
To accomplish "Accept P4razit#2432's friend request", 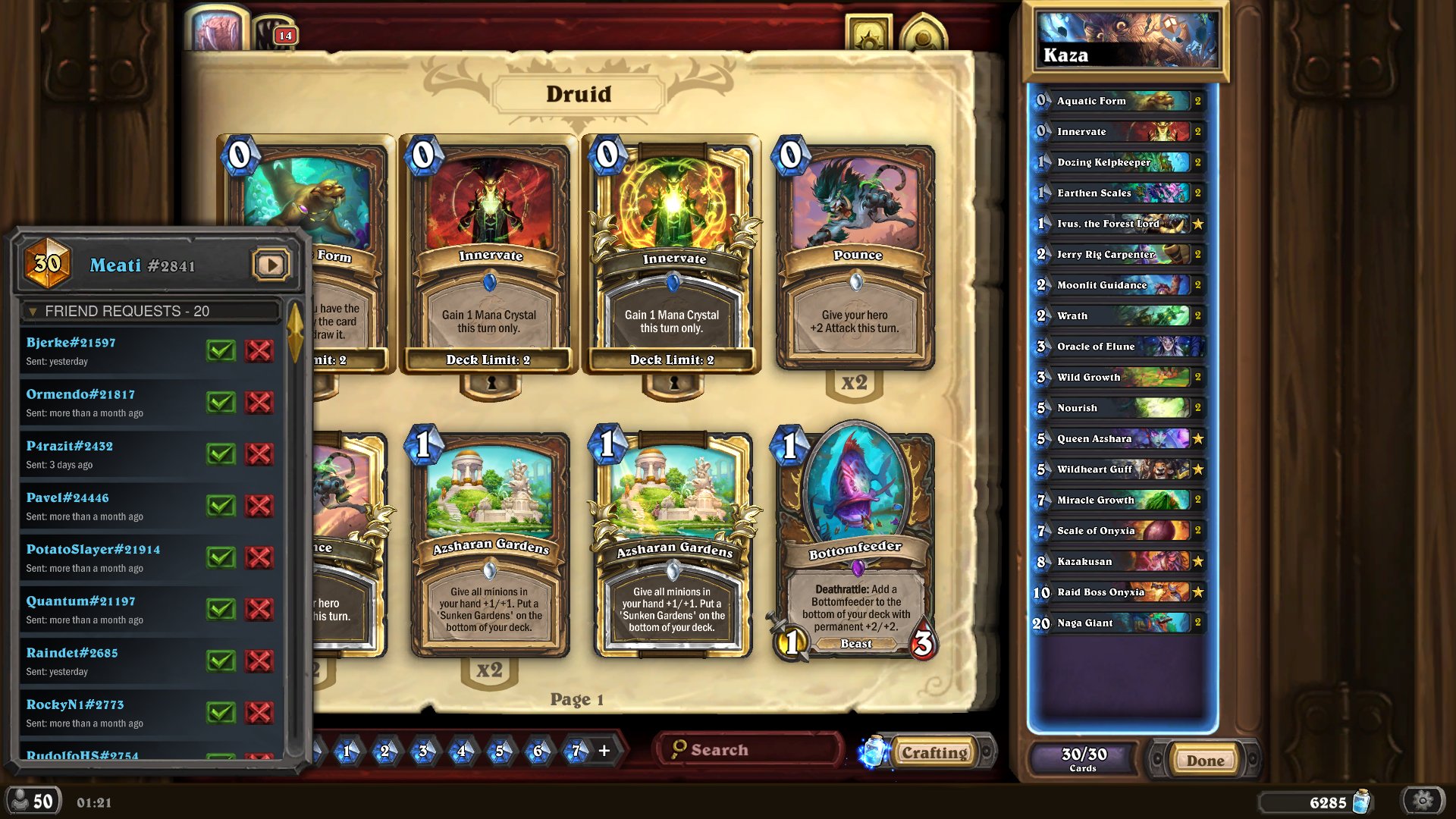I will (221, 453).
